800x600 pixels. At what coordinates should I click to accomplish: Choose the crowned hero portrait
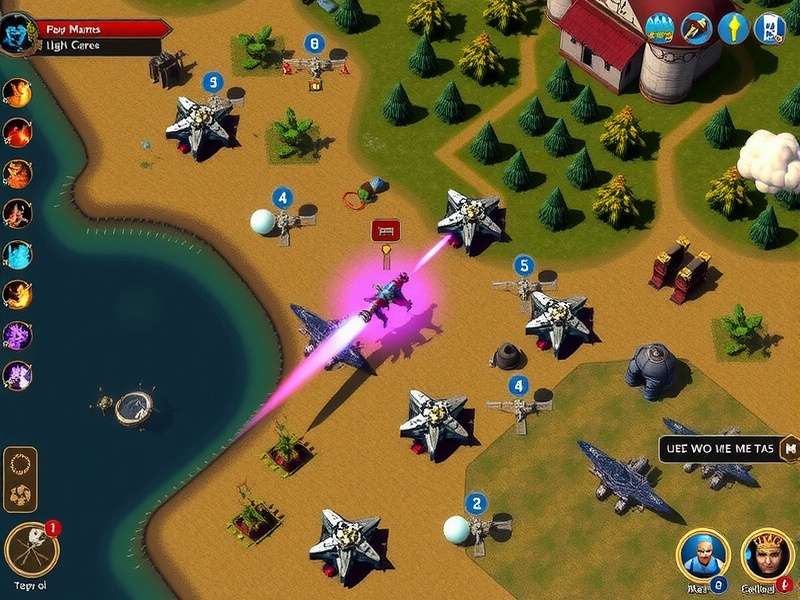[x=767, y=554]
